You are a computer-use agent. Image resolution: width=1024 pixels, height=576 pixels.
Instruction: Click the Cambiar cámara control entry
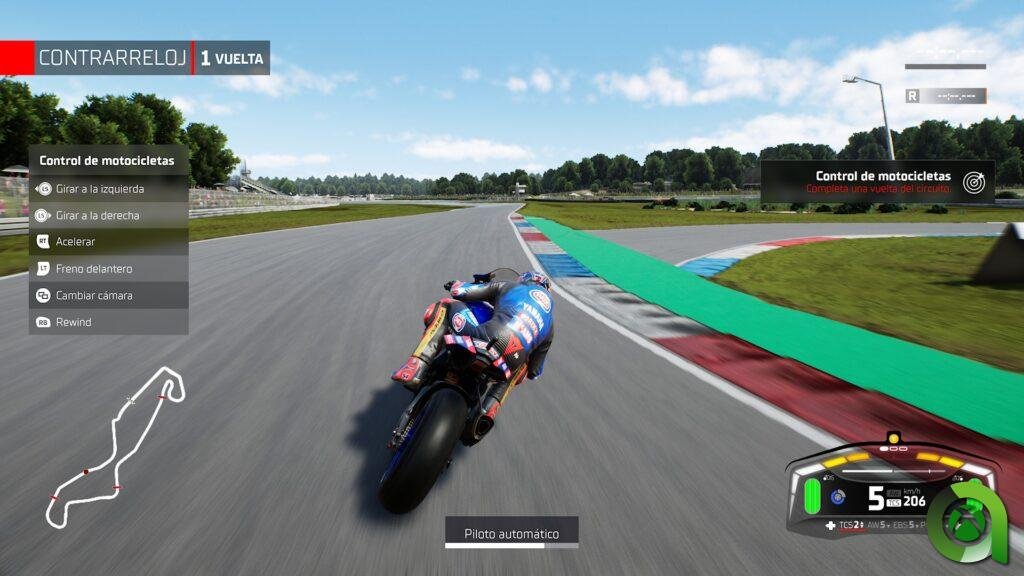pyautogui.click(x=108, y=295)
